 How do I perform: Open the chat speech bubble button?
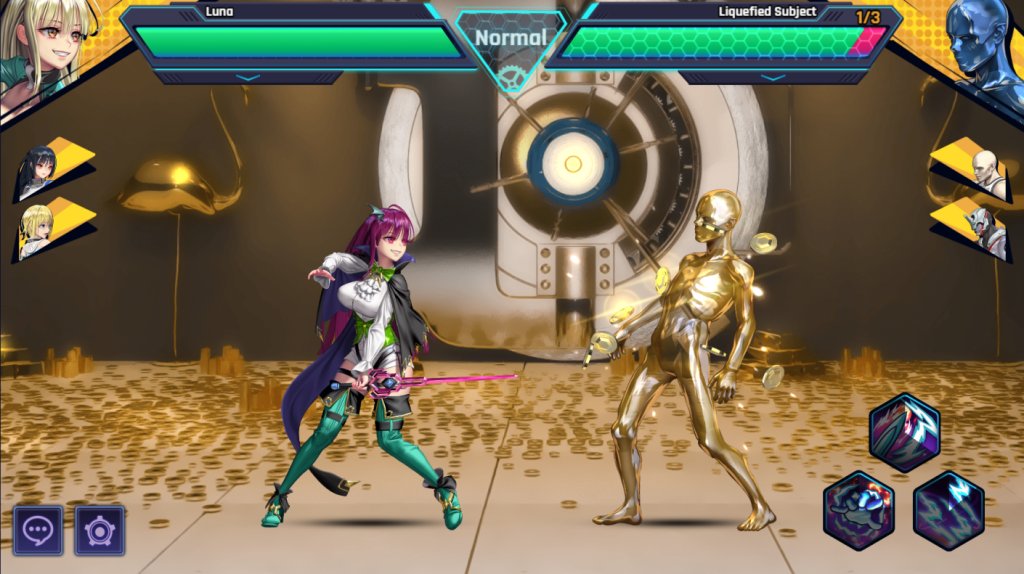pos(38,530)
